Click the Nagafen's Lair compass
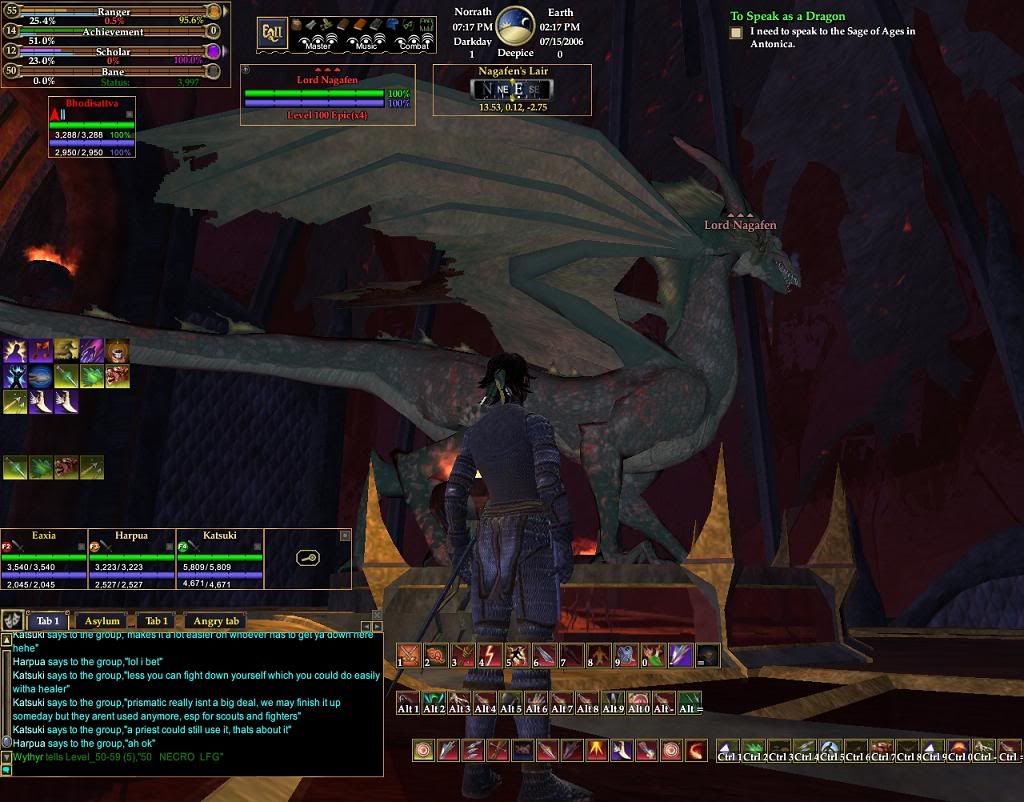 coord(512,89)
